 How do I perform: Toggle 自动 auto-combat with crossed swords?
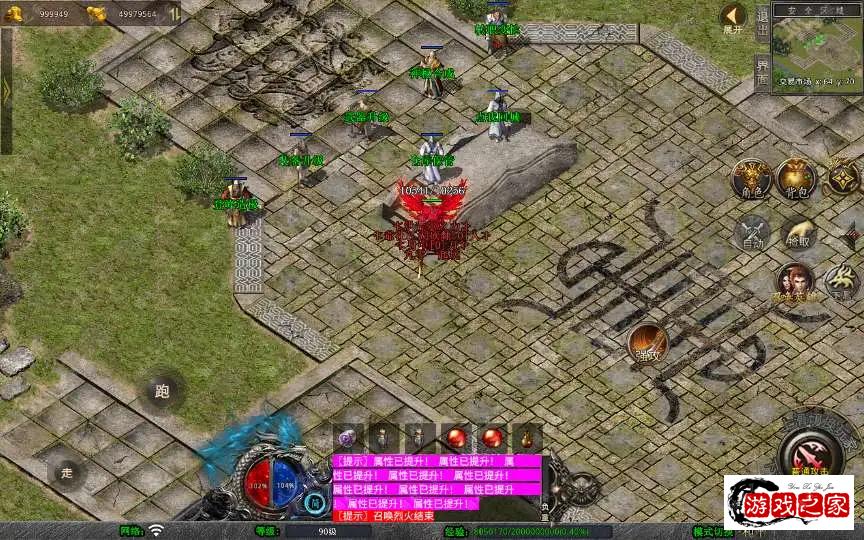pyautogui.click(x=750, y=233)
